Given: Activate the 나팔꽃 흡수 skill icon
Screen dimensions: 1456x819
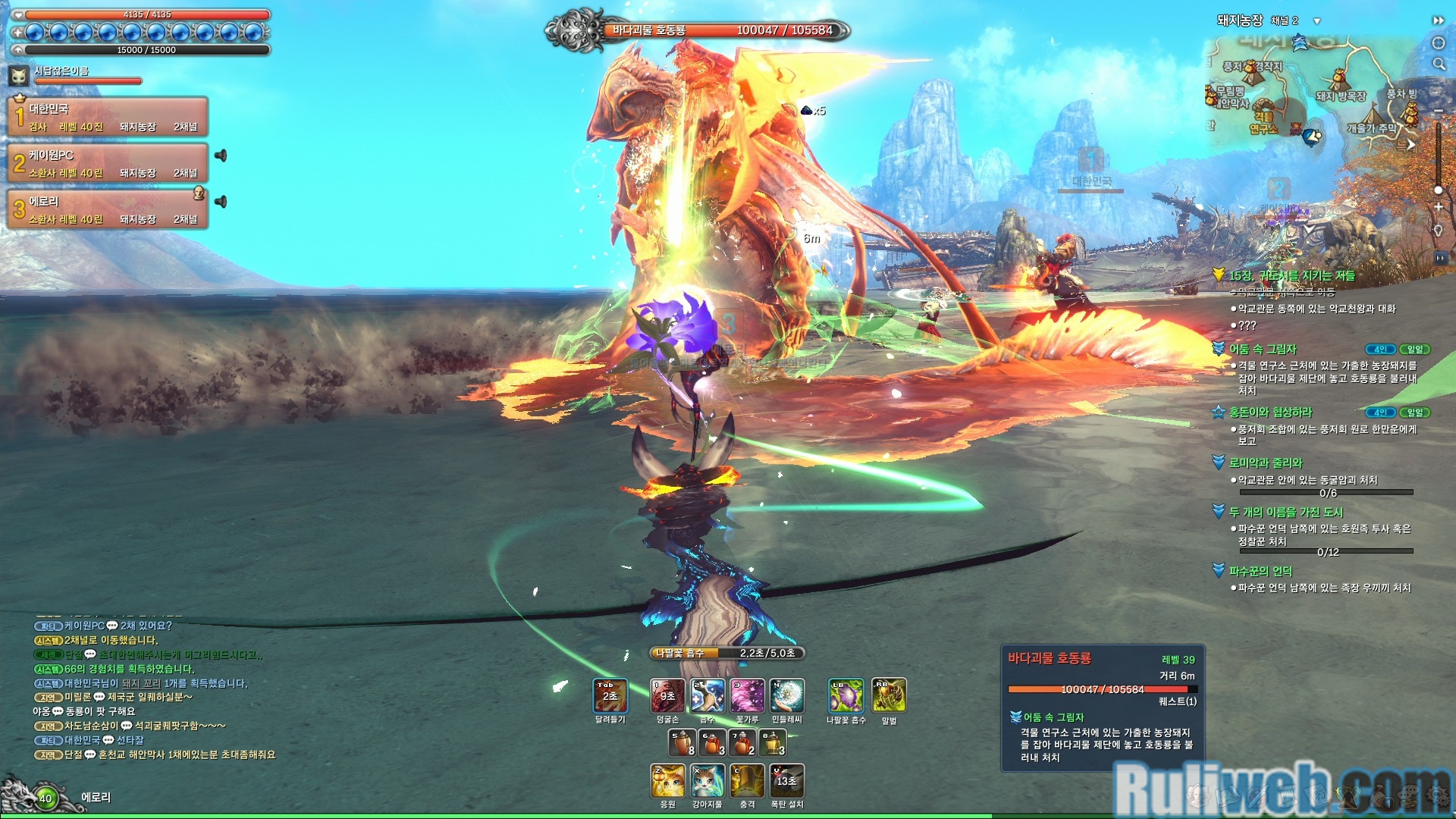Looking at the screenshot, I should pos(846,695).
